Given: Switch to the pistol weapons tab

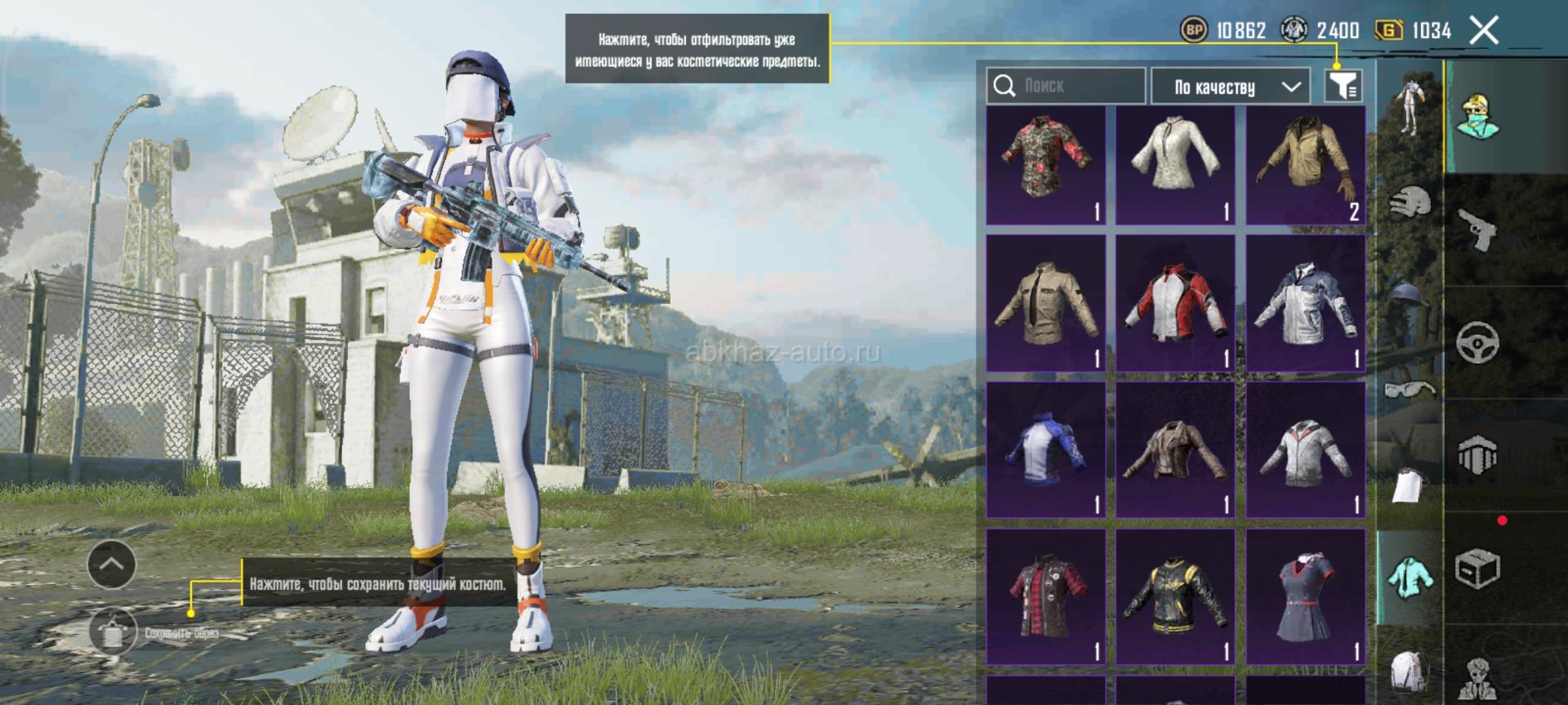Looking at the screenshot, I should click(x=1477, y=229).
